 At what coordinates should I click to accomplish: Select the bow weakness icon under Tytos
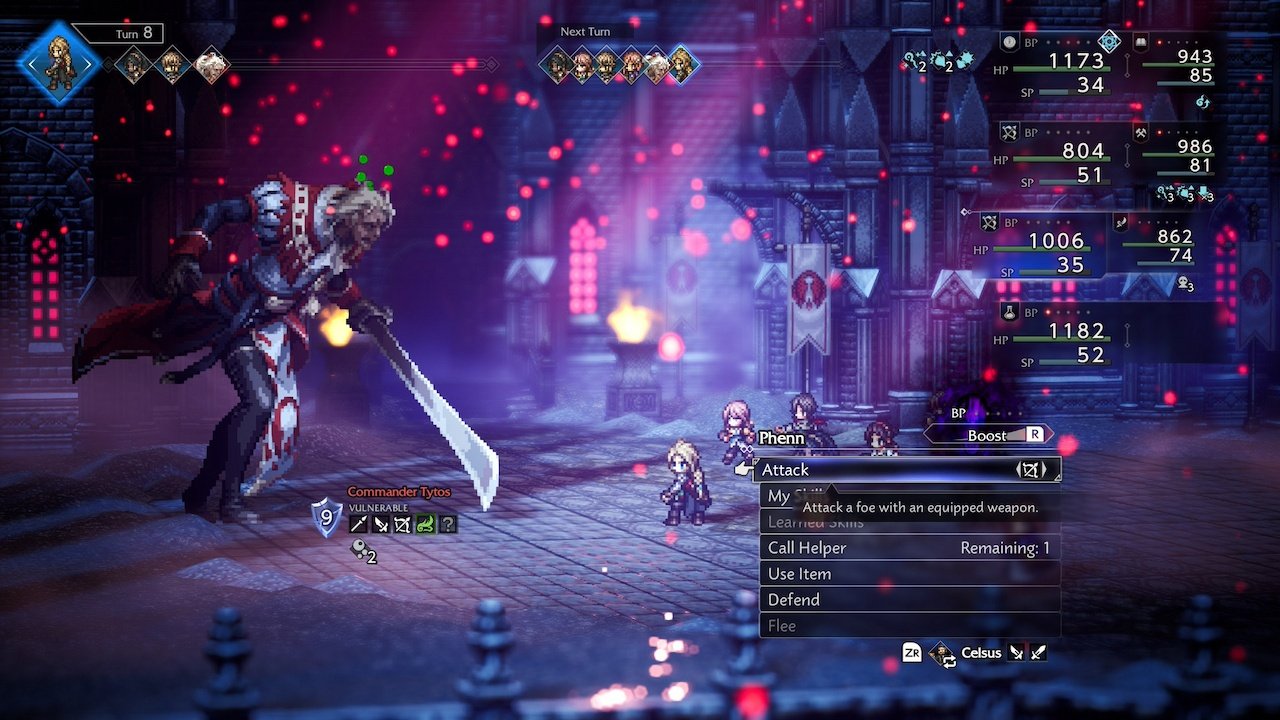click(402, 523)
